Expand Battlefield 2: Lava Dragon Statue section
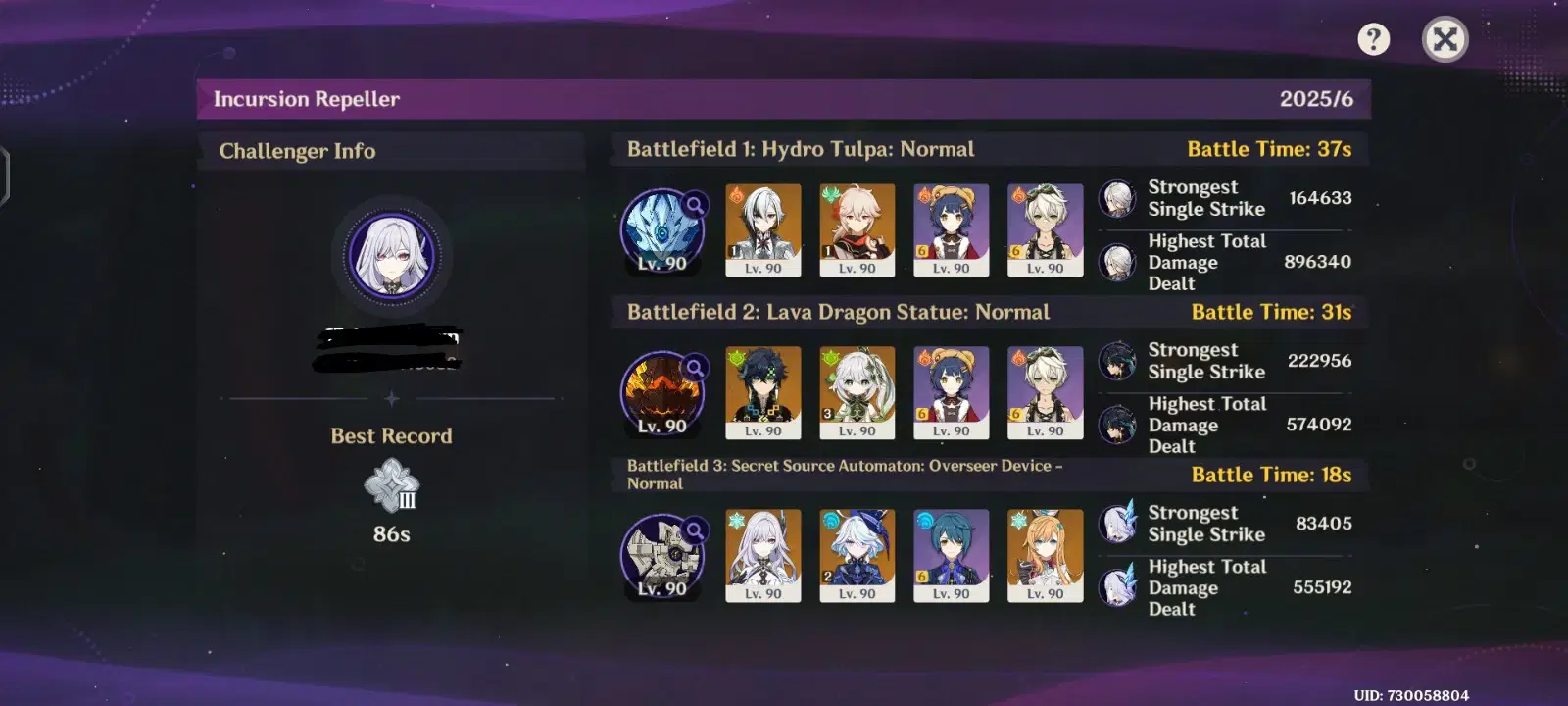This screenshot has height=706, width=1568. [x=838, y=311]
